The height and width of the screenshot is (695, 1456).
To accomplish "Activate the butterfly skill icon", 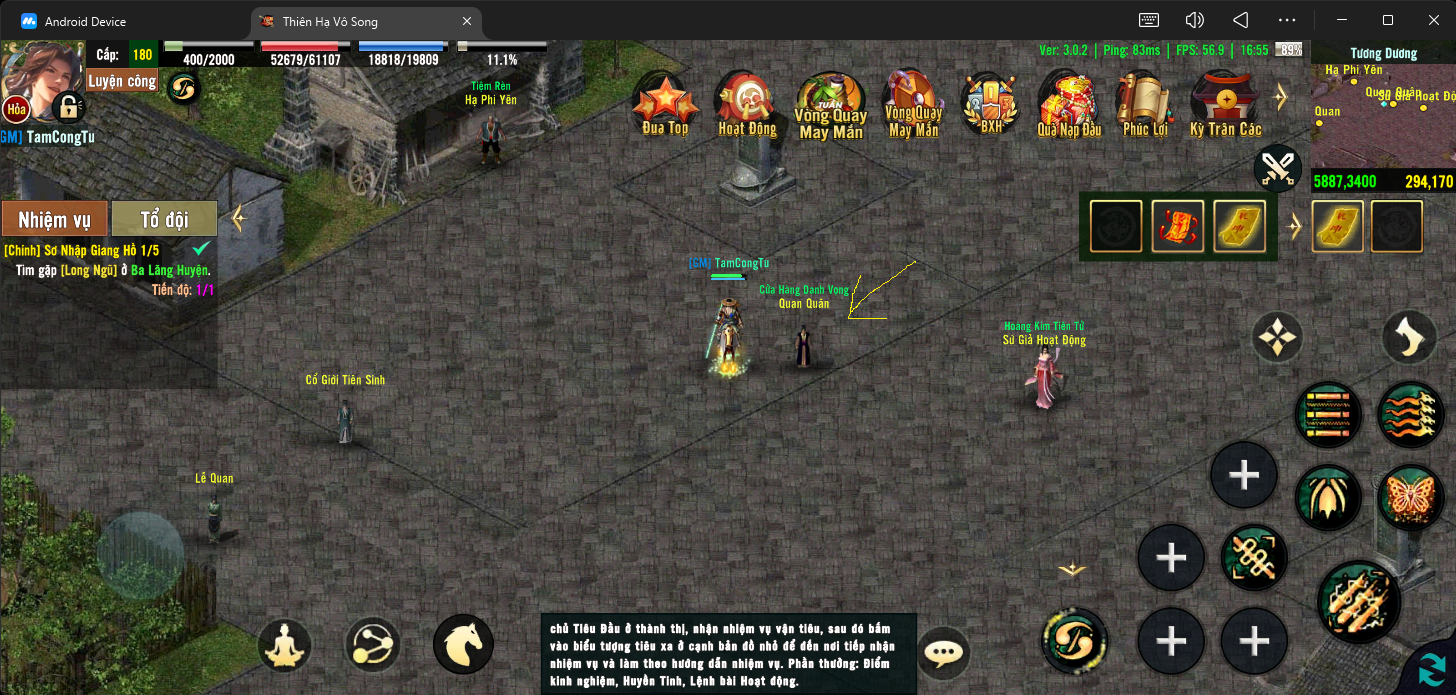I will point(1409,497).
